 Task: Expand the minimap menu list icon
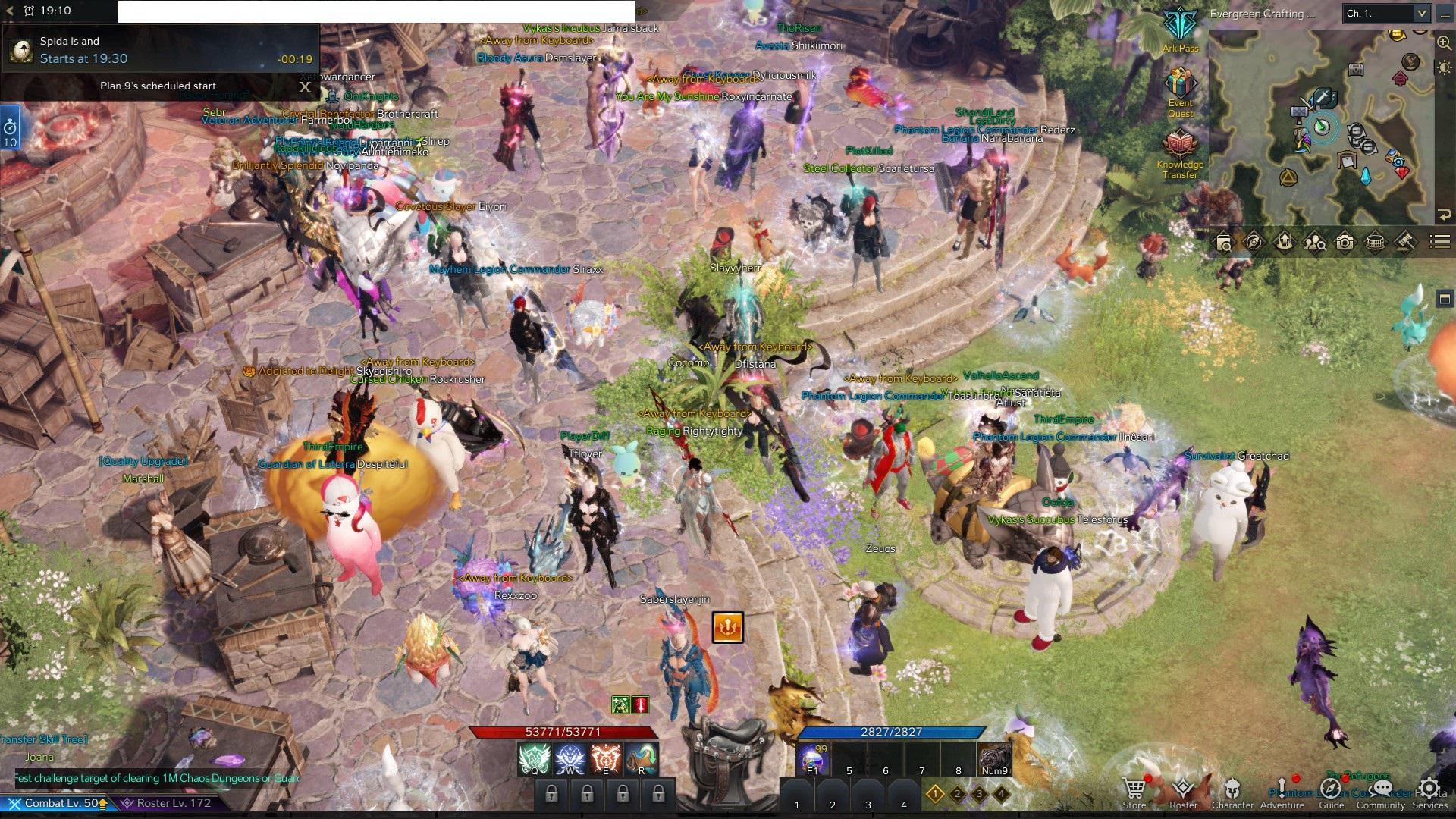coord(1438,243)
